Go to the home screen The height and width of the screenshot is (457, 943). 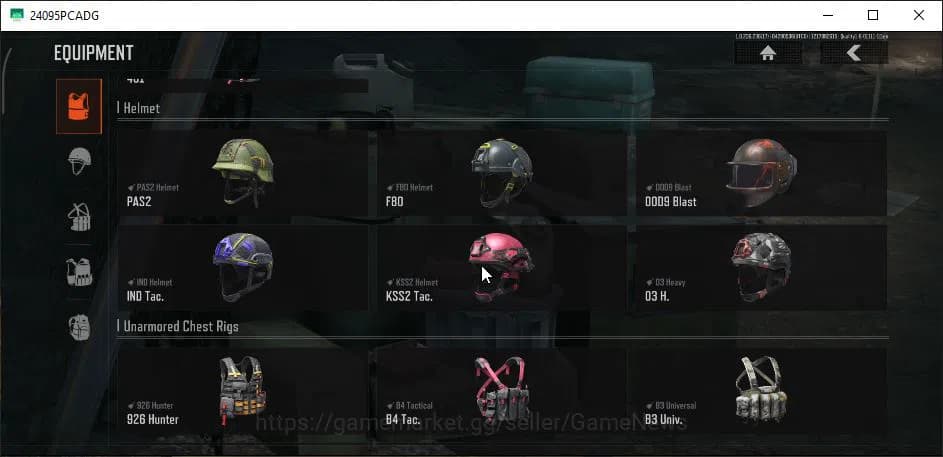(x=767, y=54)
